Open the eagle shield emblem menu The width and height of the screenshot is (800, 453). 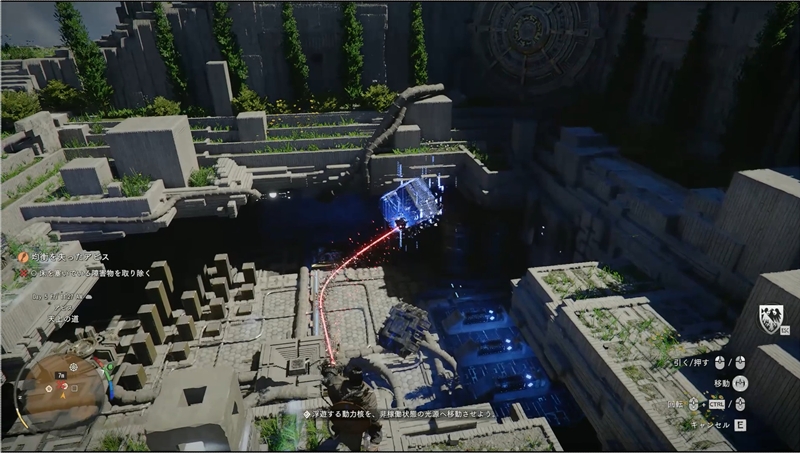click(x=771, y=319)
